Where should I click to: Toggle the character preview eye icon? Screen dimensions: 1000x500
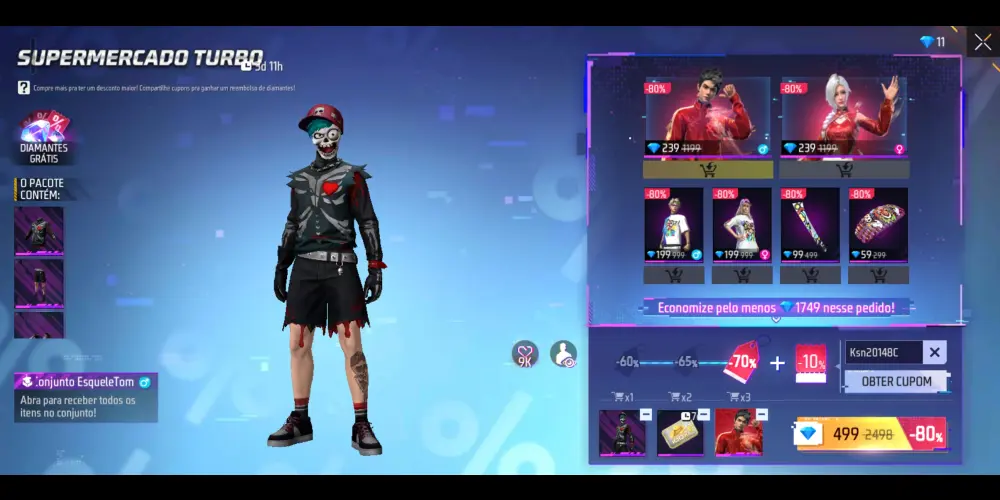click(x=563, y=354)
